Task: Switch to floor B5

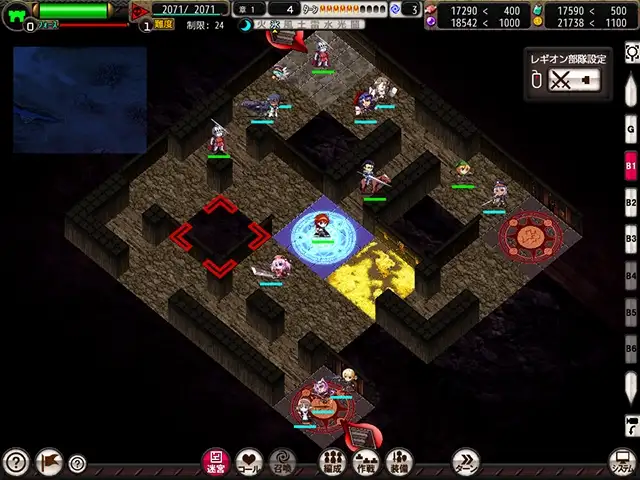Action: coord(631,312)
